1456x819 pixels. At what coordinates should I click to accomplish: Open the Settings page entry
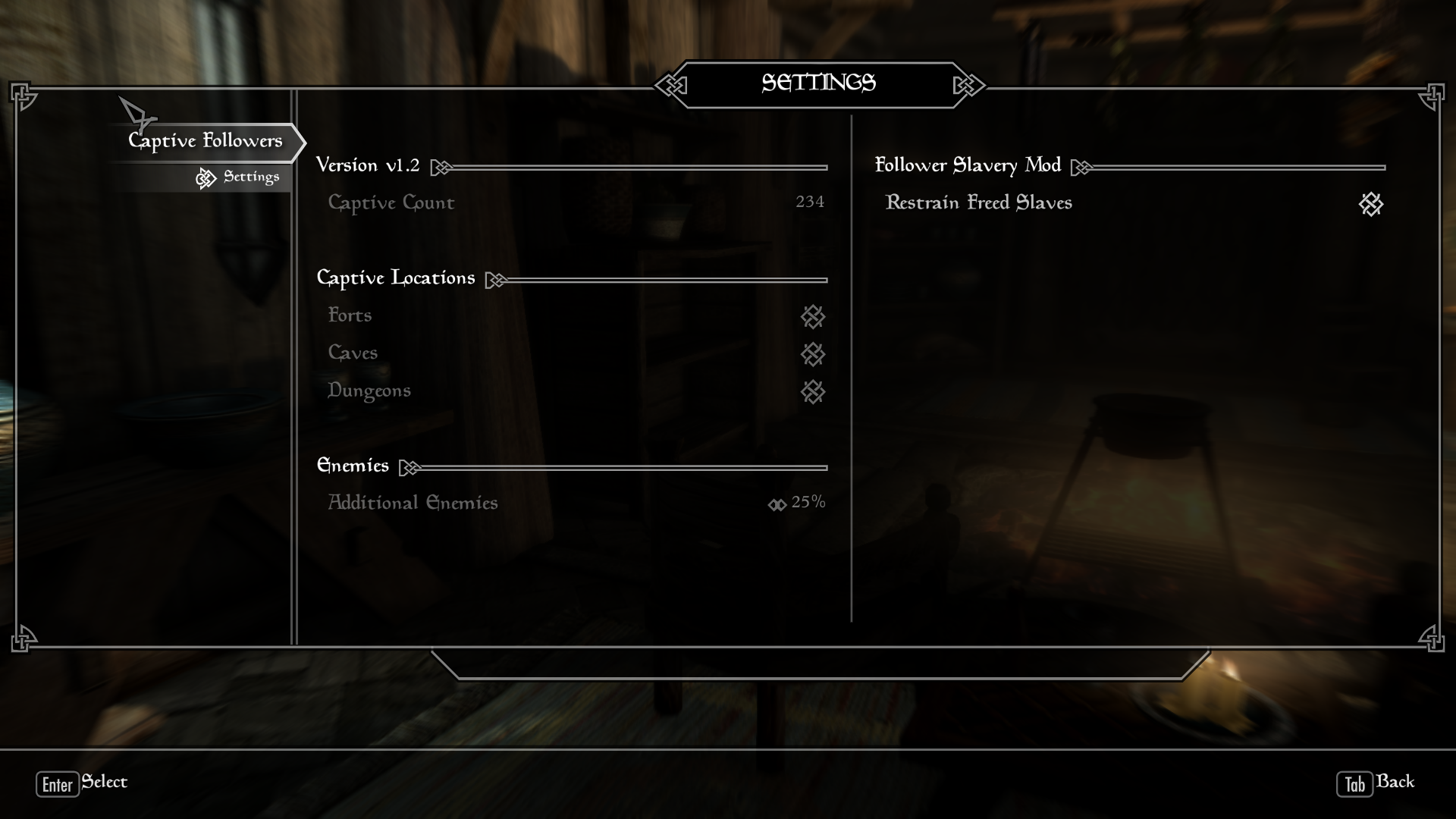click(250, 177)
